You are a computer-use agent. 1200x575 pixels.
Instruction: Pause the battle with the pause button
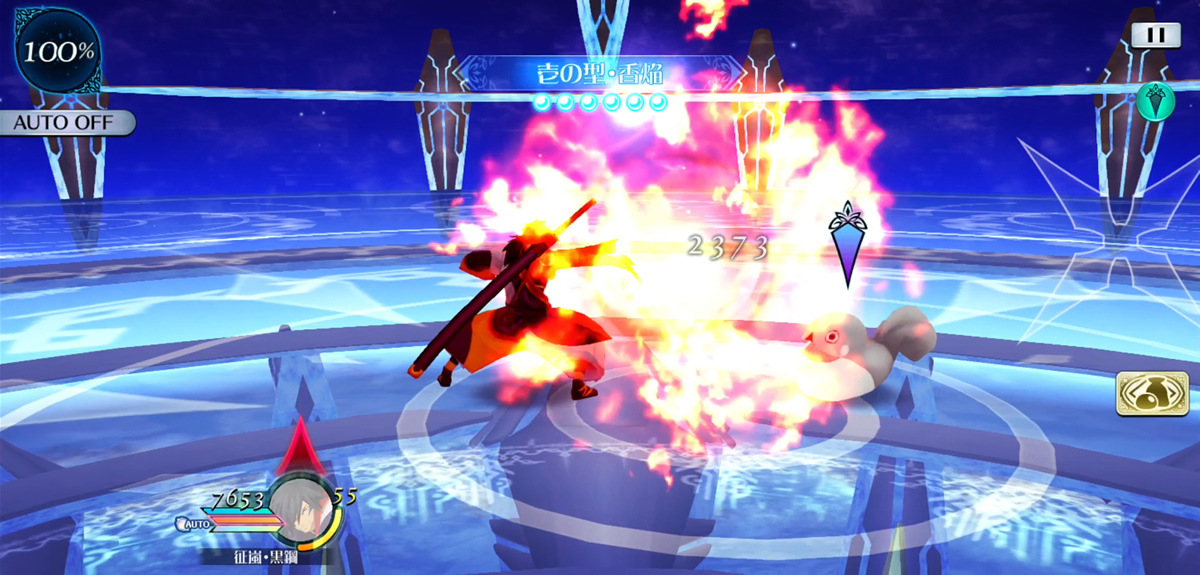pos(1155,35)
